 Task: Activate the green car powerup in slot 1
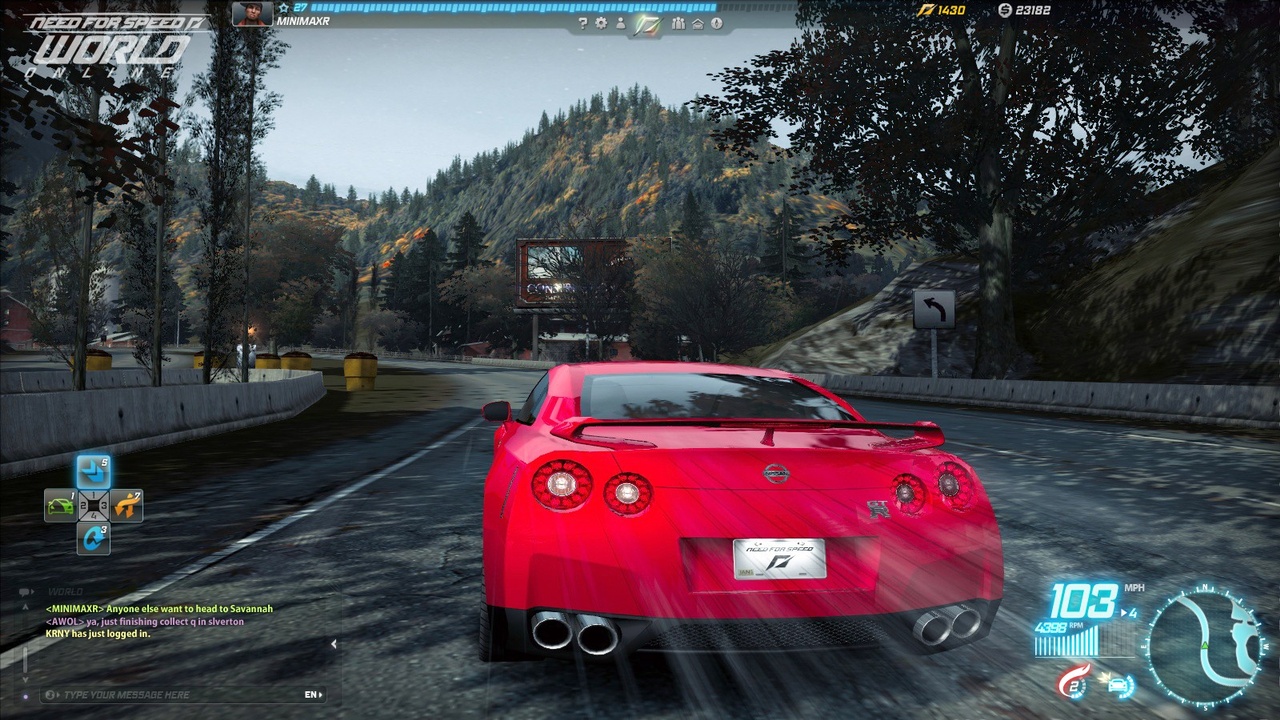tap(60, 504)
